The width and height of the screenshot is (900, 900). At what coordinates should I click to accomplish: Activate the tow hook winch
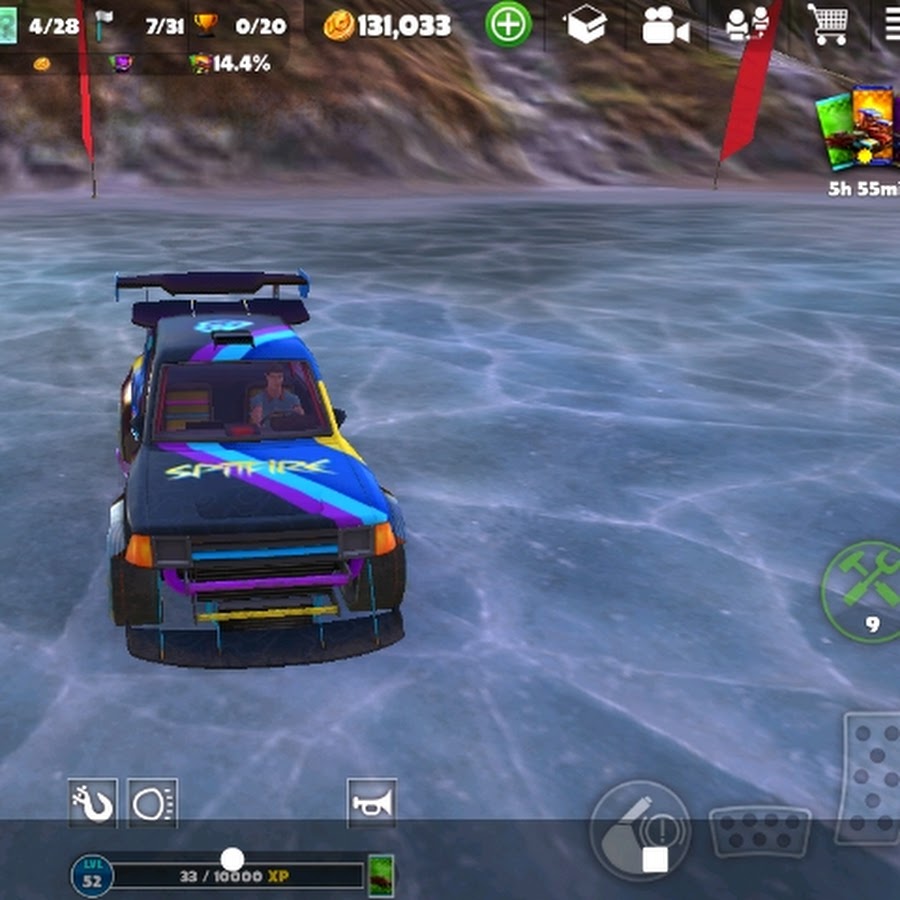pos(93,803)
